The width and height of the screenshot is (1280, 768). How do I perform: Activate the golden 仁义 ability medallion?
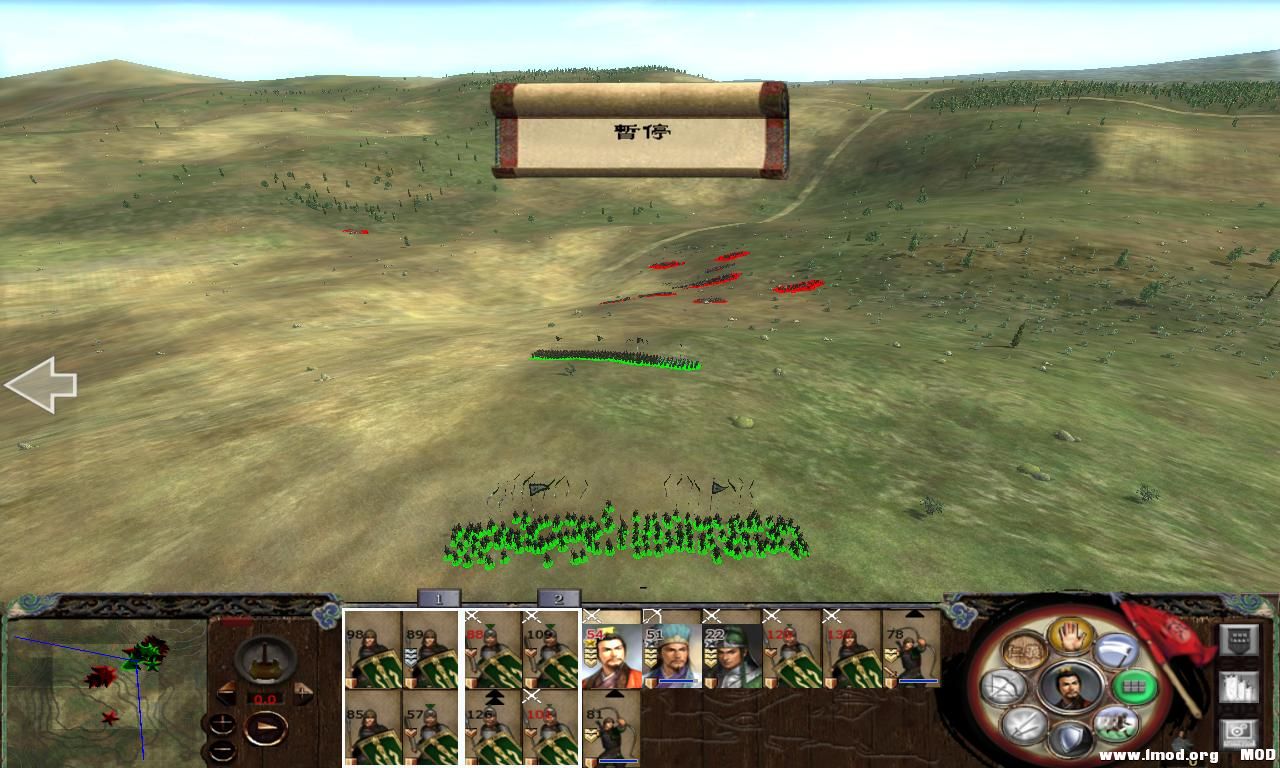coord(1026,649)
